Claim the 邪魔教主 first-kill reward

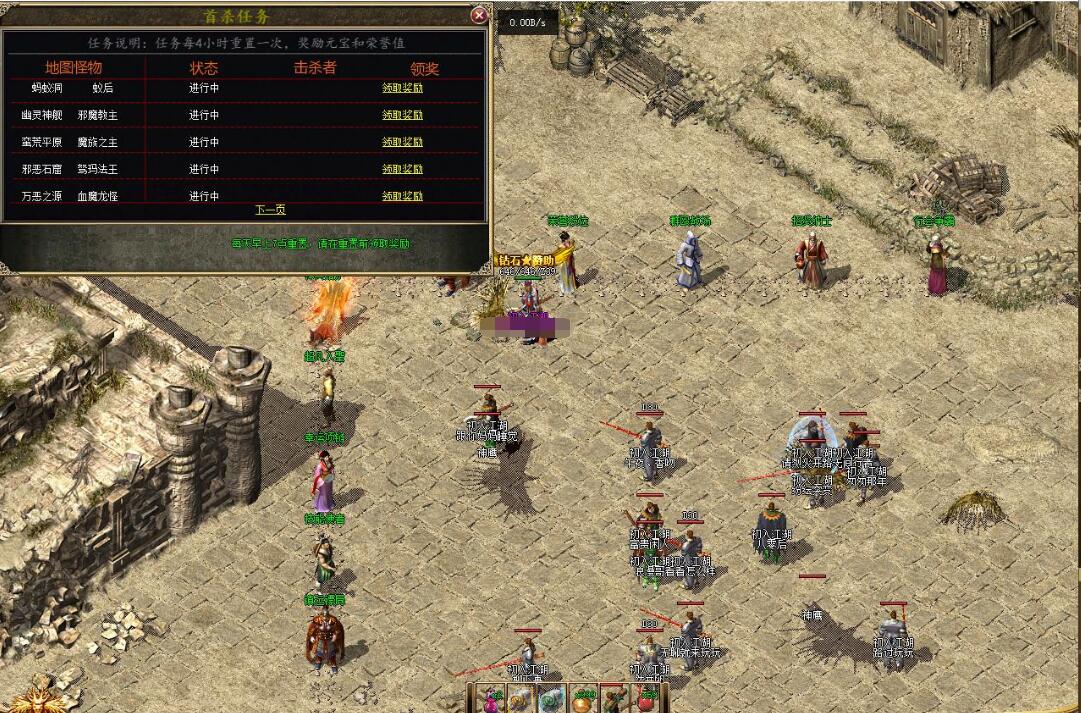click(402, 115)
